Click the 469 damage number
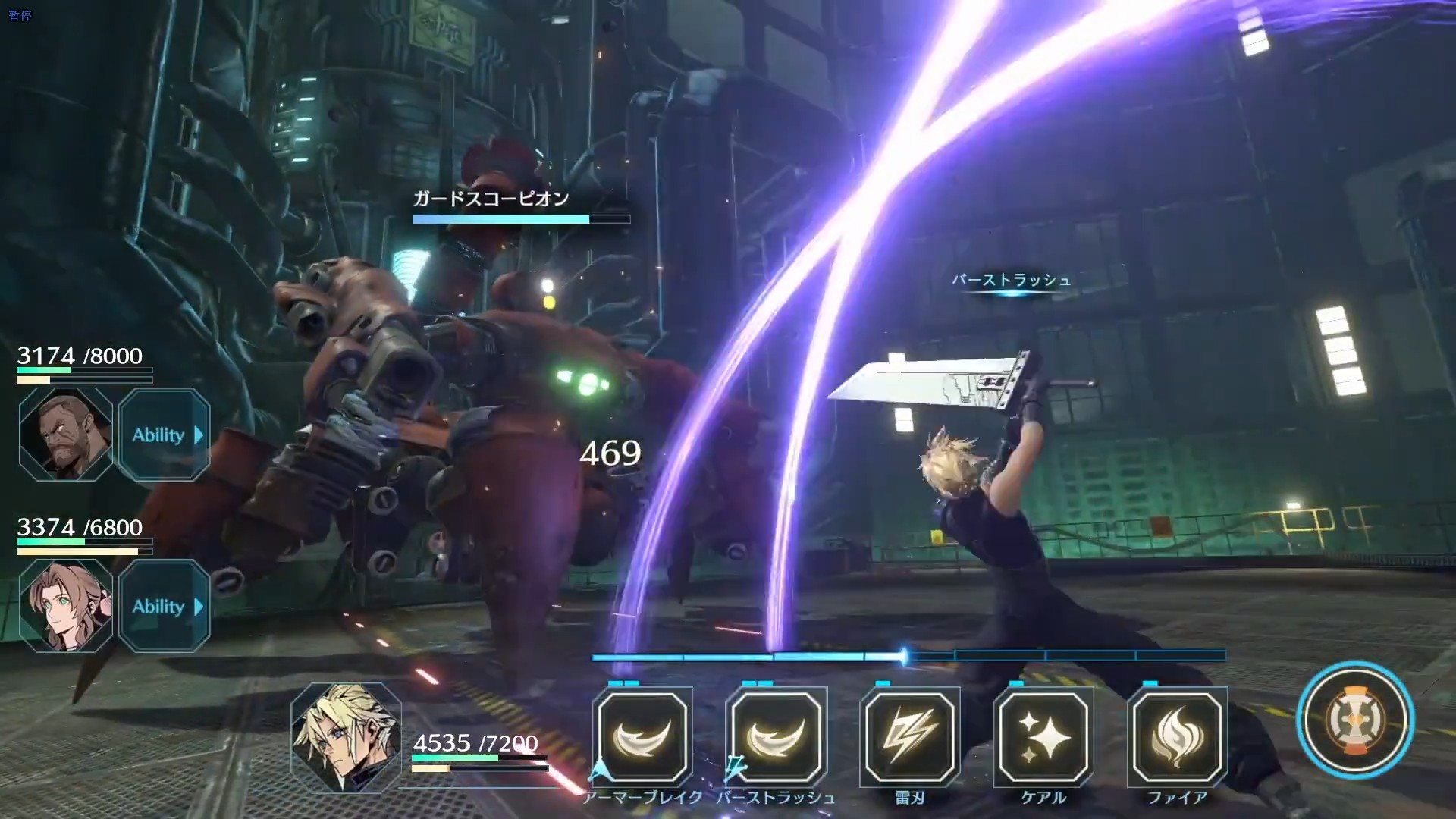The width and height of the screenshot is (1456, 819). click(x=609, y=453)
